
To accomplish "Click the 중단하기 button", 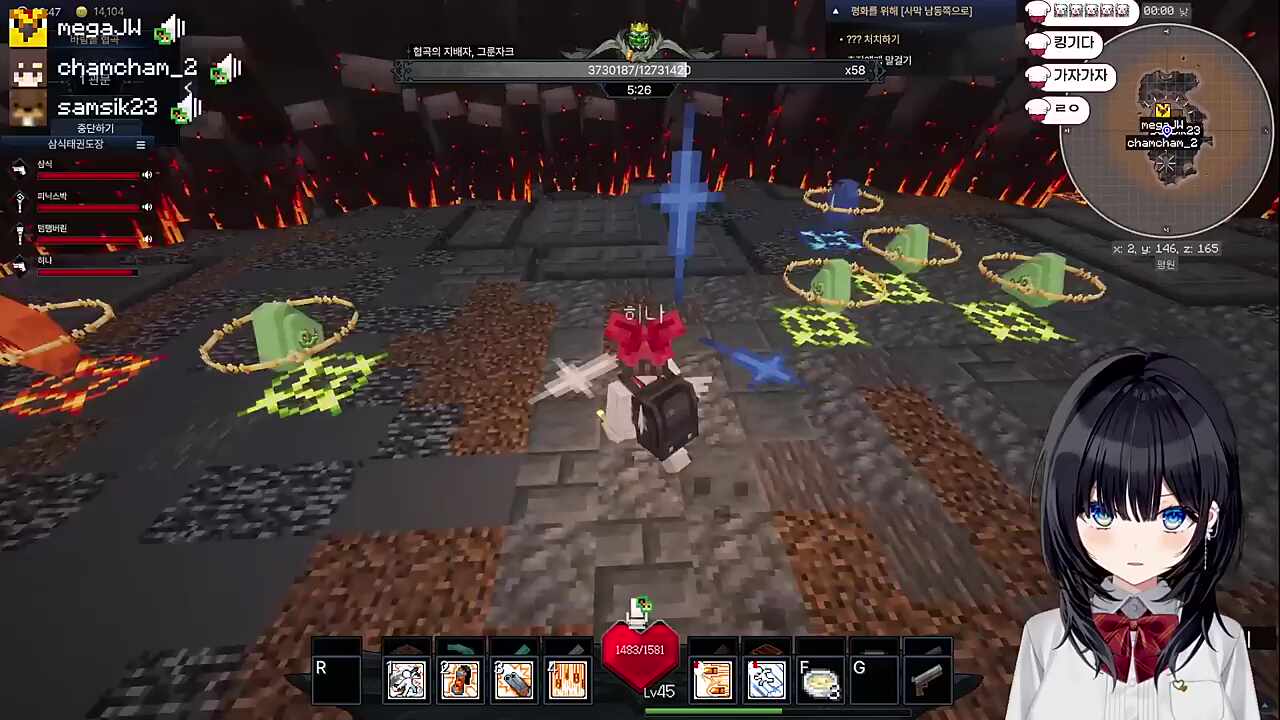I will 95,128.
